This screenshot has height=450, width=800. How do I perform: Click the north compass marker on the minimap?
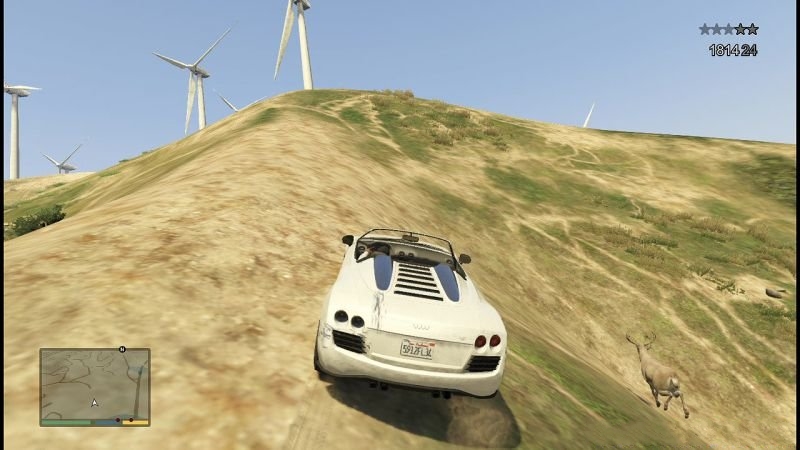point(121,350)
